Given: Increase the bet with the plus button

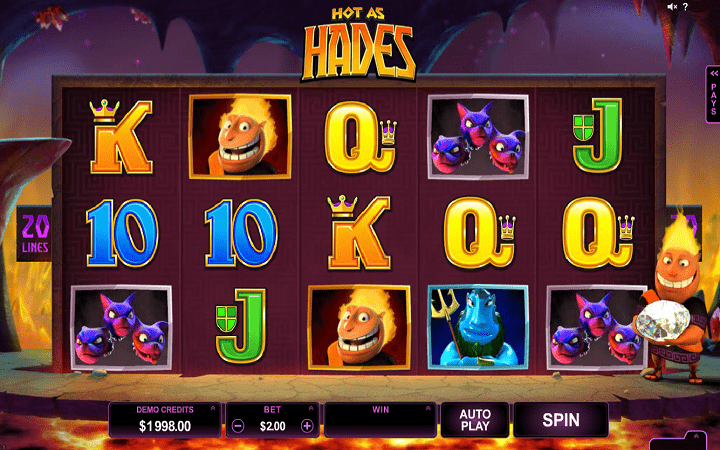Looking at the screenshot, I should point(307,425).
